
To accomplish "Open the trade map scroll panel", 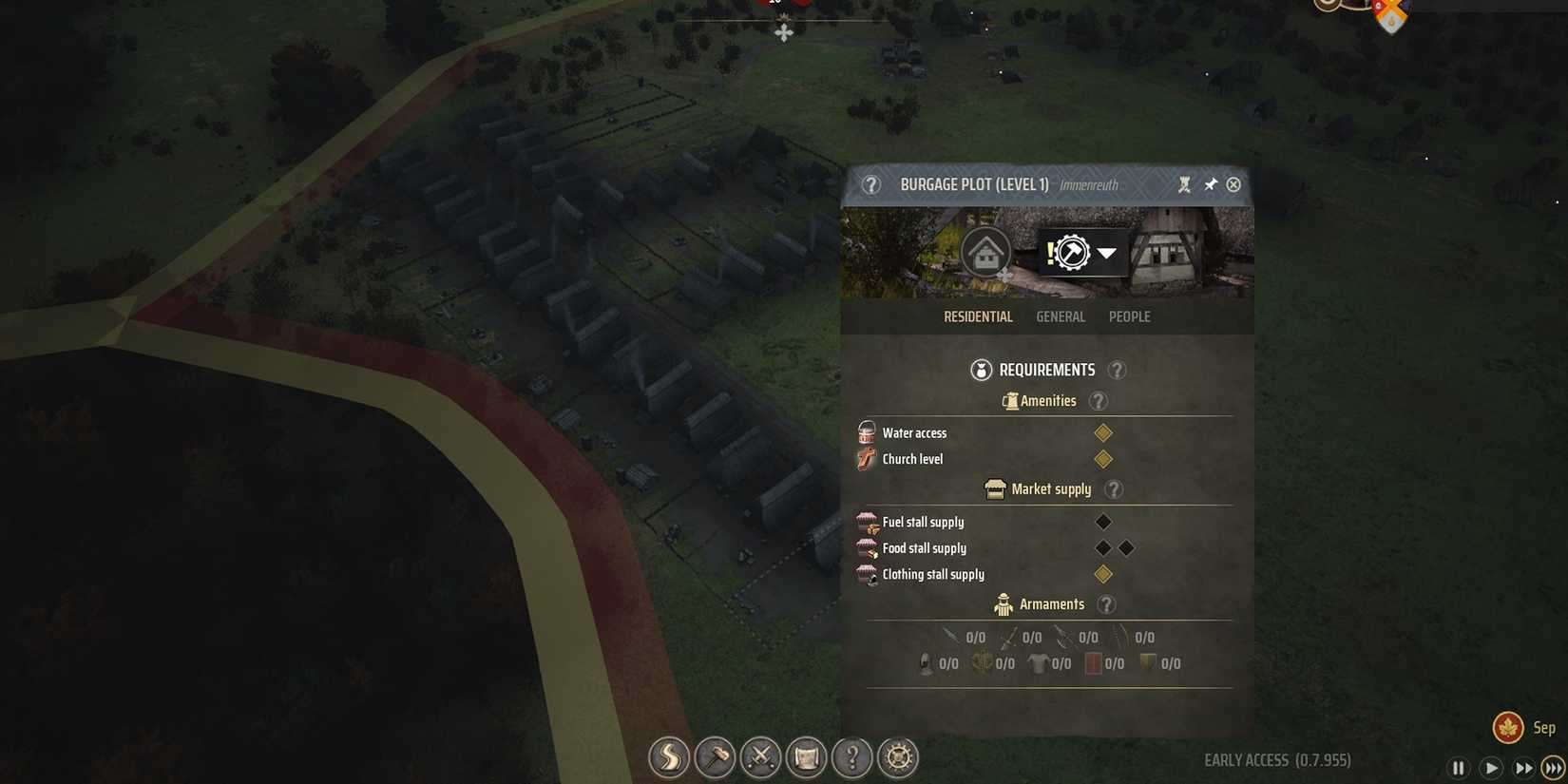I will tap(806, 757).
